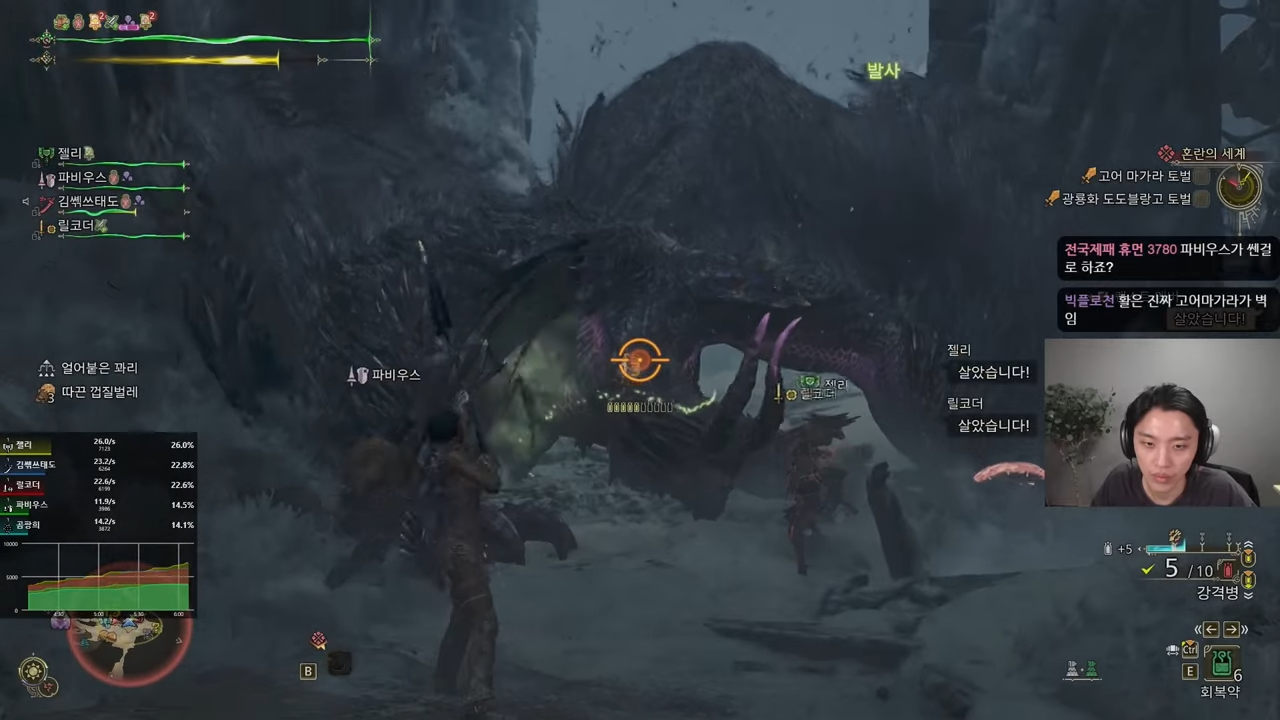Select party member 젤리 in the party list
1280x720 pixels.
[x=70, y=153]
